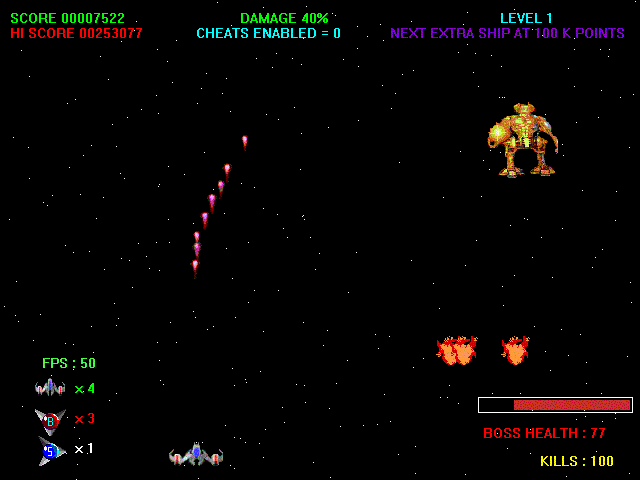
Task: Activate the blue S shield icon
Action: (x=51, y=451)
